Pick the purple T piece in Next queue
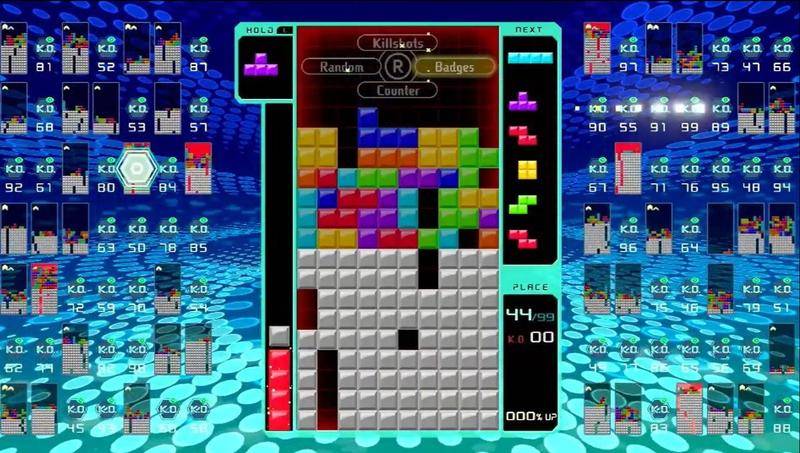The image size is (800, 453). (521, 100)
